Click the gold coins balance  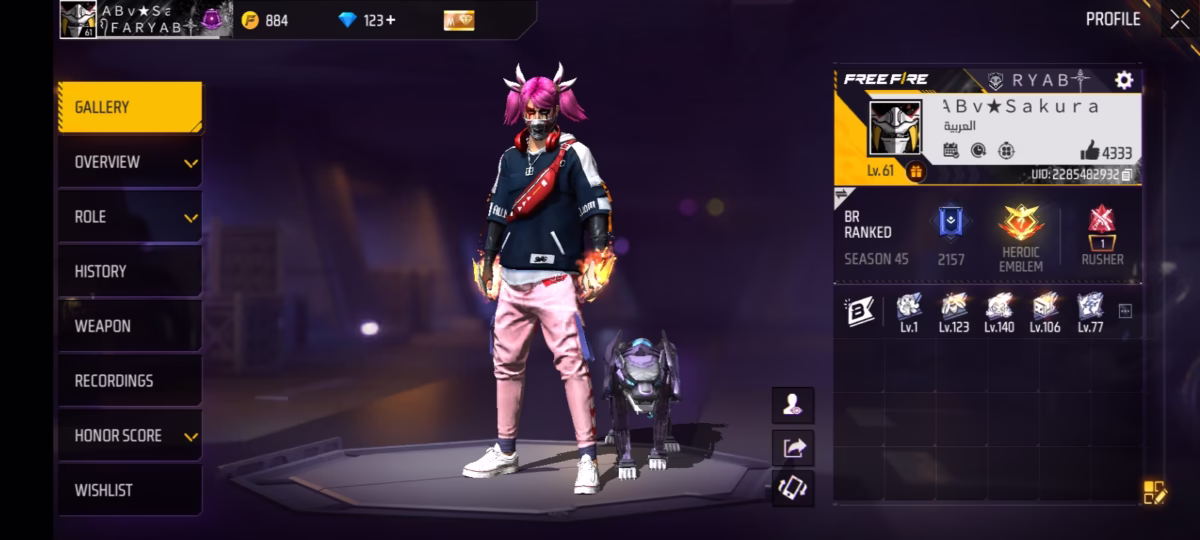point(265,20)
